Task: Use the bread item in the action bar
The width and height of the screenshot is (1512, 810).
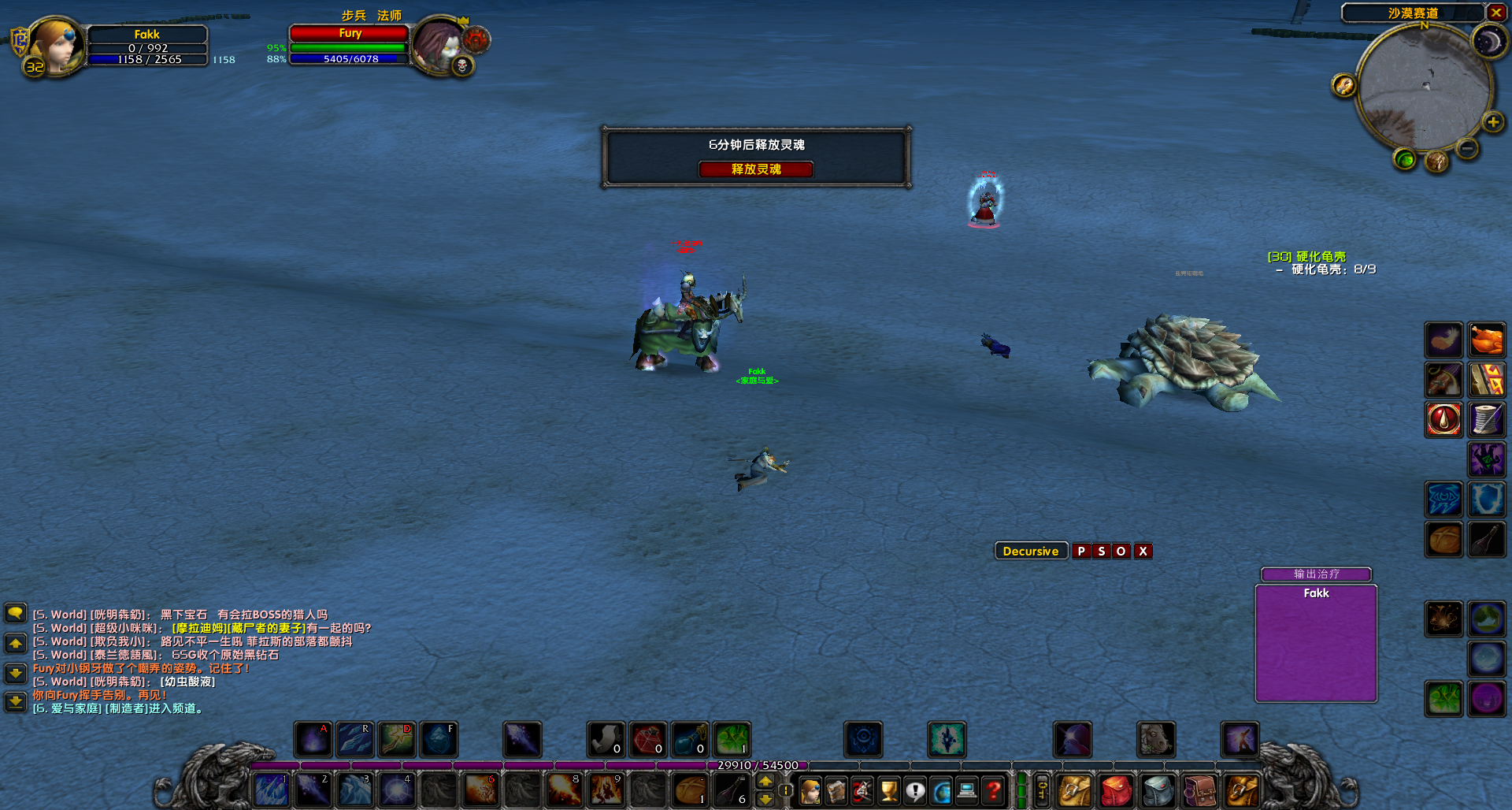Action: 691,790
